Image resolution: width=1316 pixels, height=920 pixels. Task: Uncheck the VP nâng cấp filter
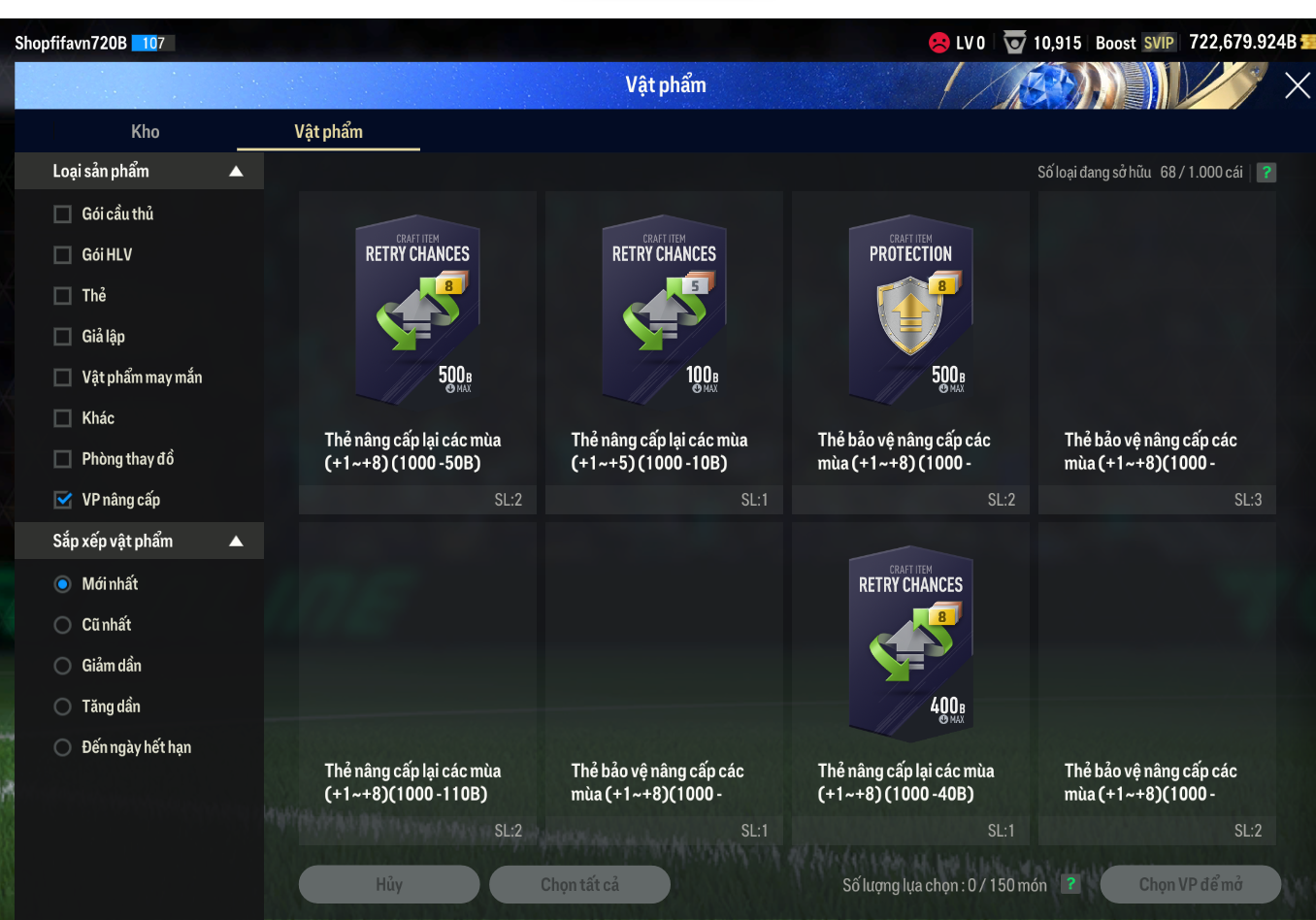point(63,500)
